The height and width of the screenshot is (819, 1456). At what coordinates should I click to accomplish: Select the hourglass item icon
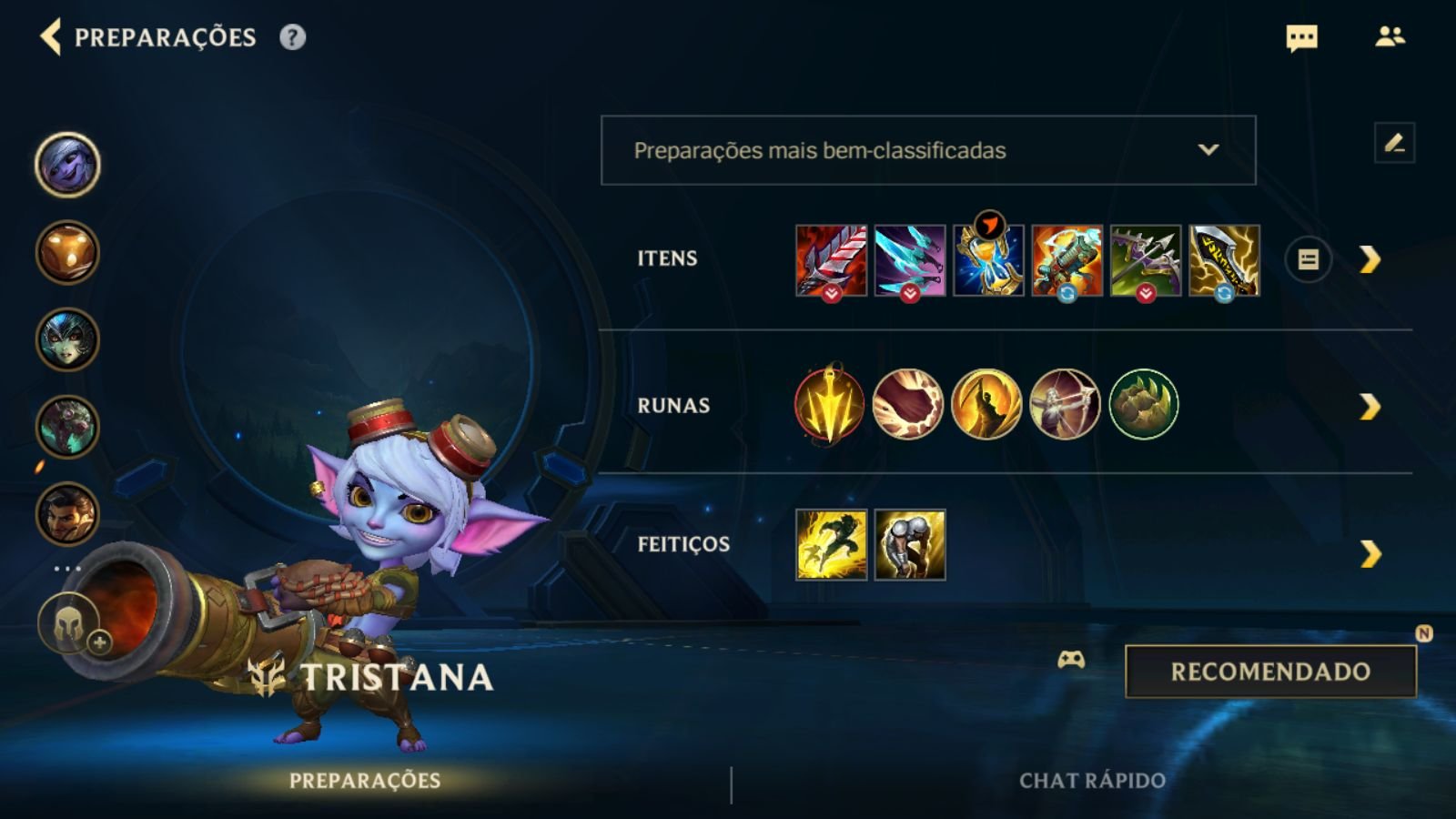pos(988,262)
